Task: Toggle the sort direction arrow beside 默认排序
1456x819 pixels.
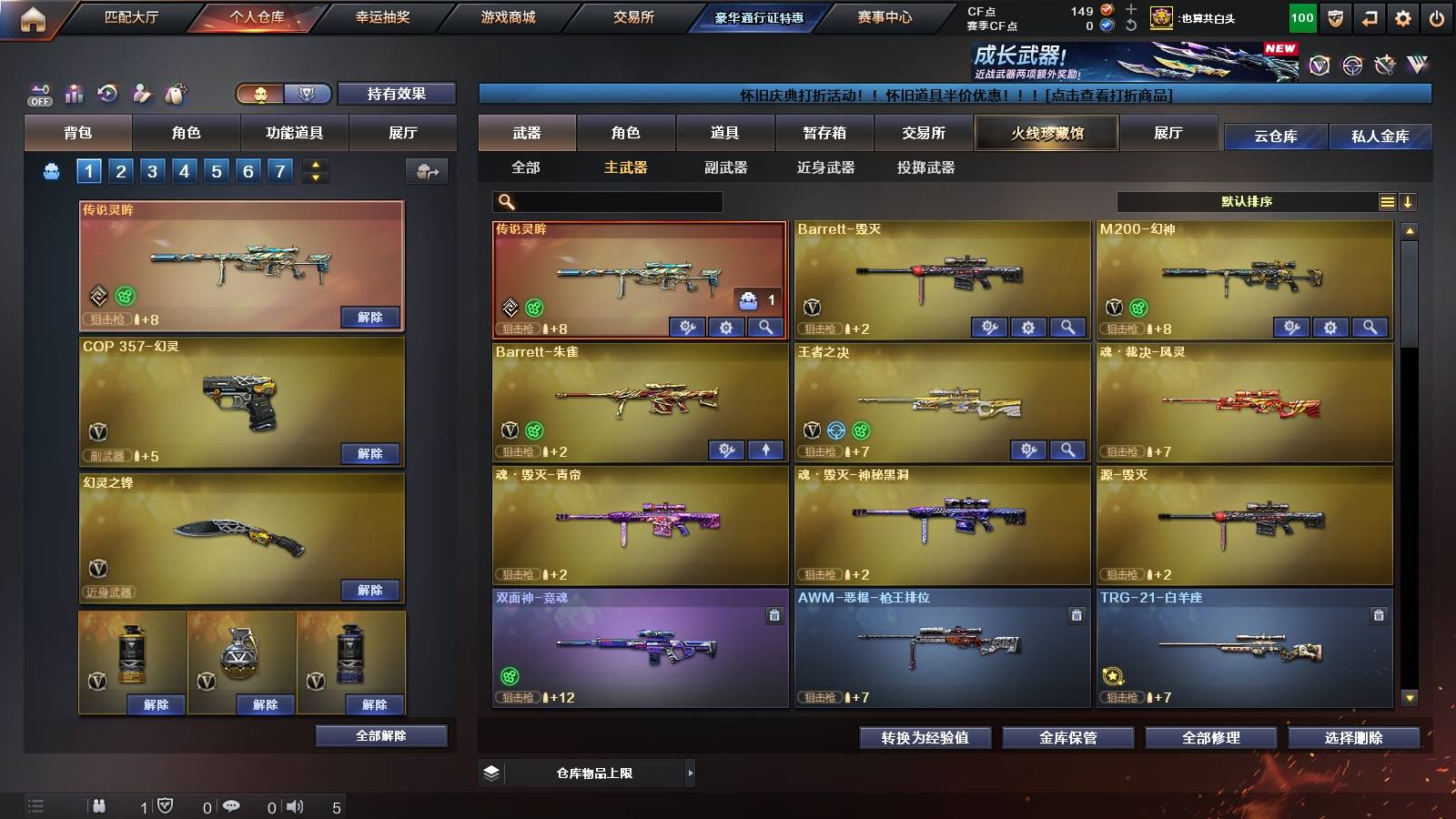Action: (1409, 201)
